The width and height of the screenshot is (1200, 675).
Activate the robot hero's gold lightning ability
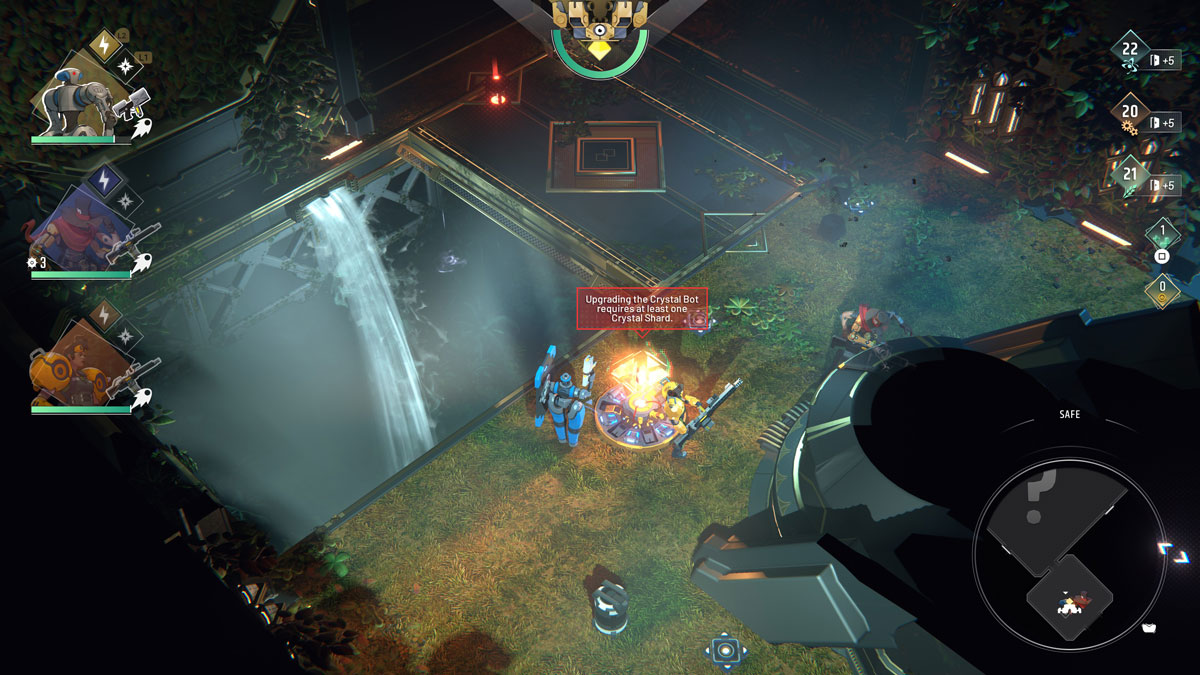point(105,44)
